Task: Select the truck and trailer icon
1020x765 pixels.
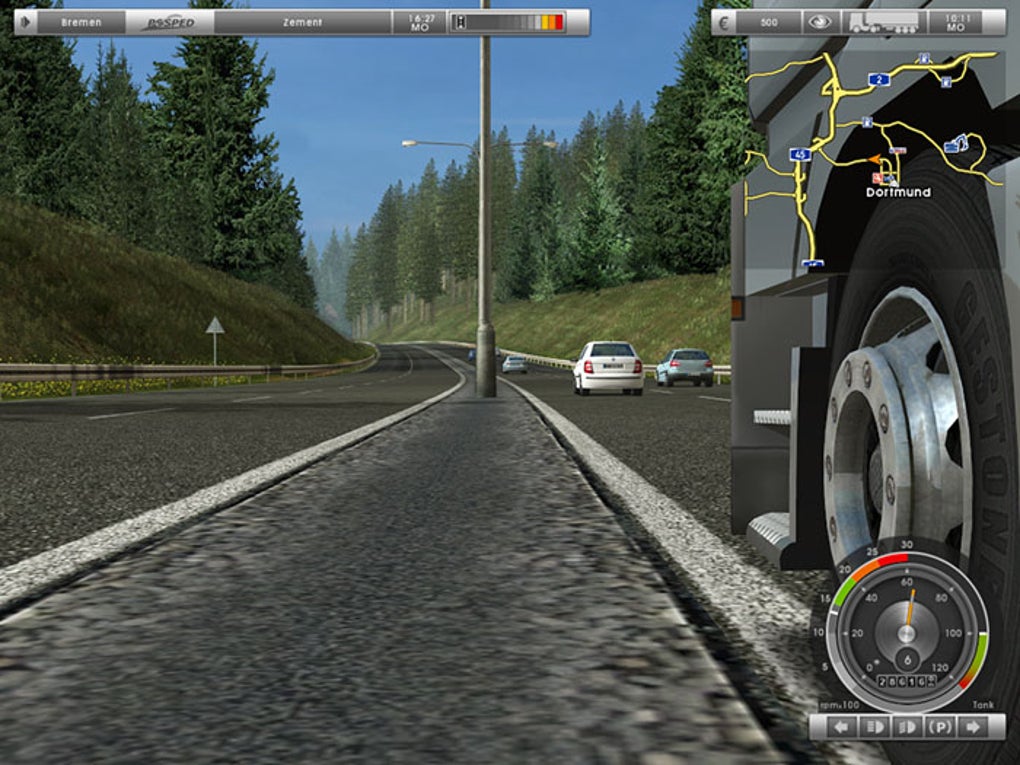Action: pyautogui.click(x=883, y=22)
